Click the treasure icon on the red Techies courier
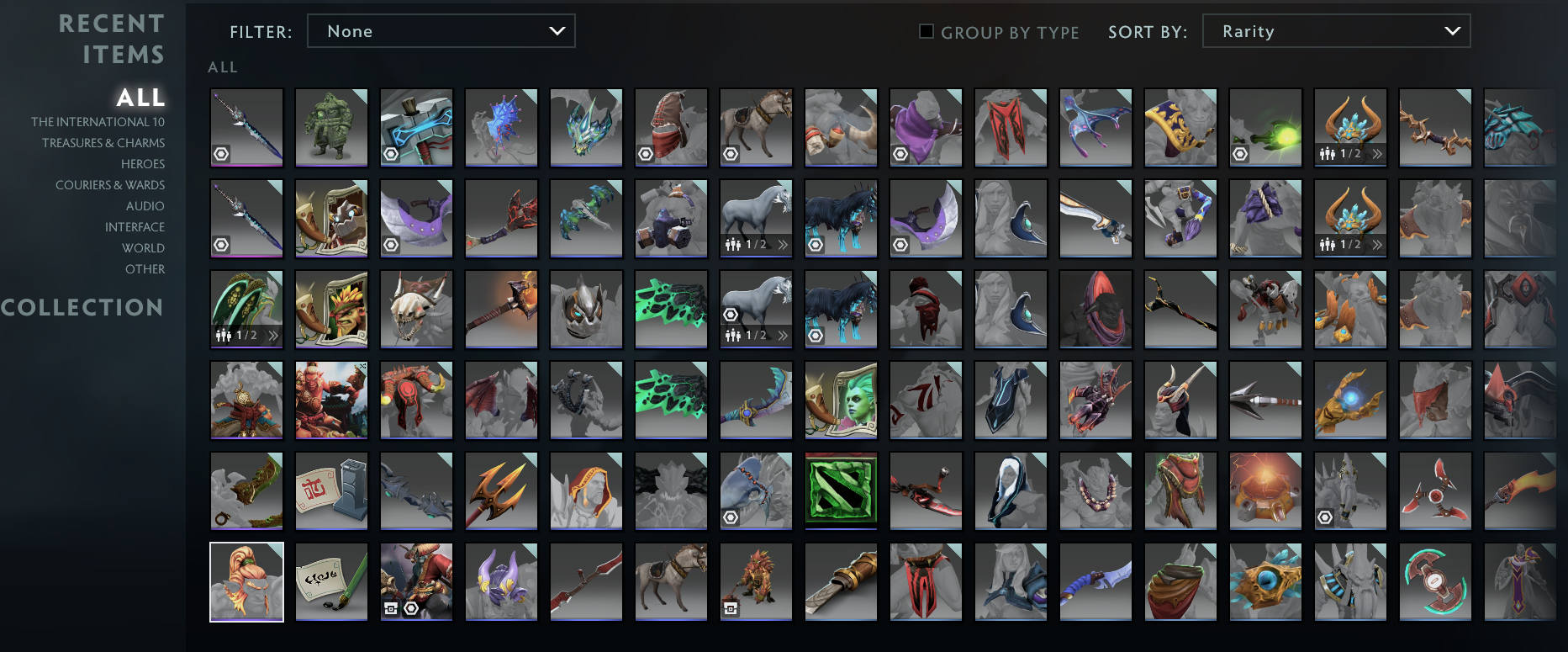 click(x=731, y=608)
